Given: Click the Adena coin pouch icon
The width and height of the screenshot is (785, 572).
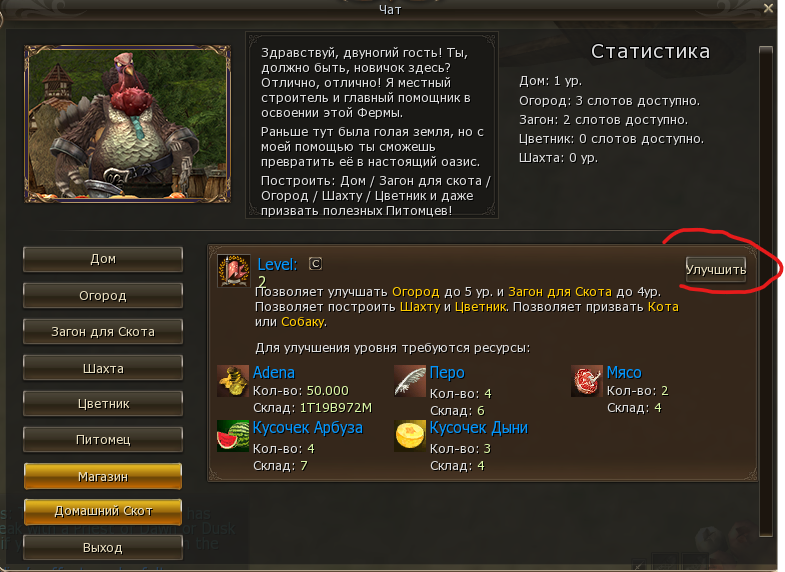Looking at the screenshot, I should [x=233, y=381].
